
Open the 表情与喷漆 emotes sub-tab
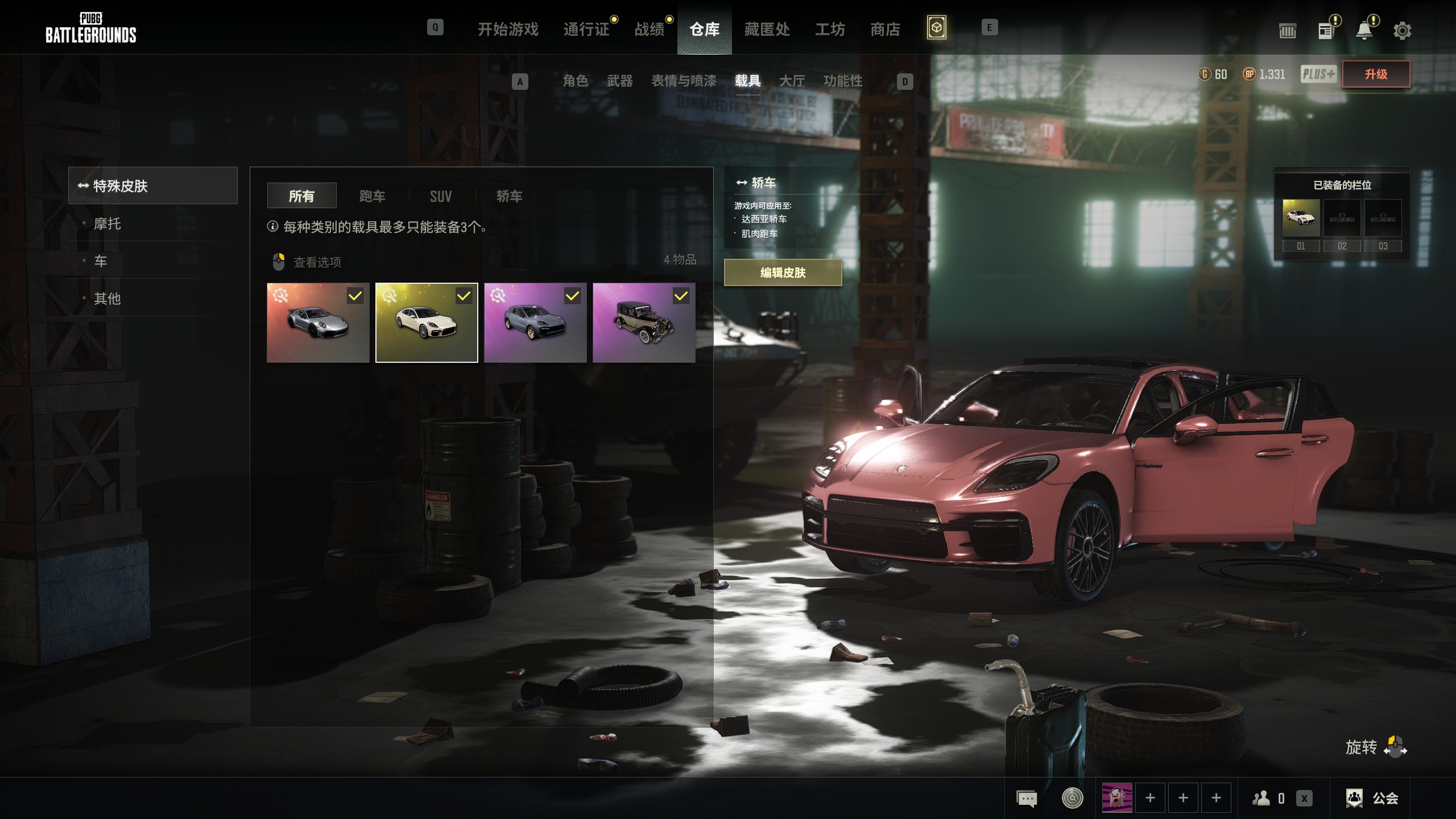click(x=683, y=81)
